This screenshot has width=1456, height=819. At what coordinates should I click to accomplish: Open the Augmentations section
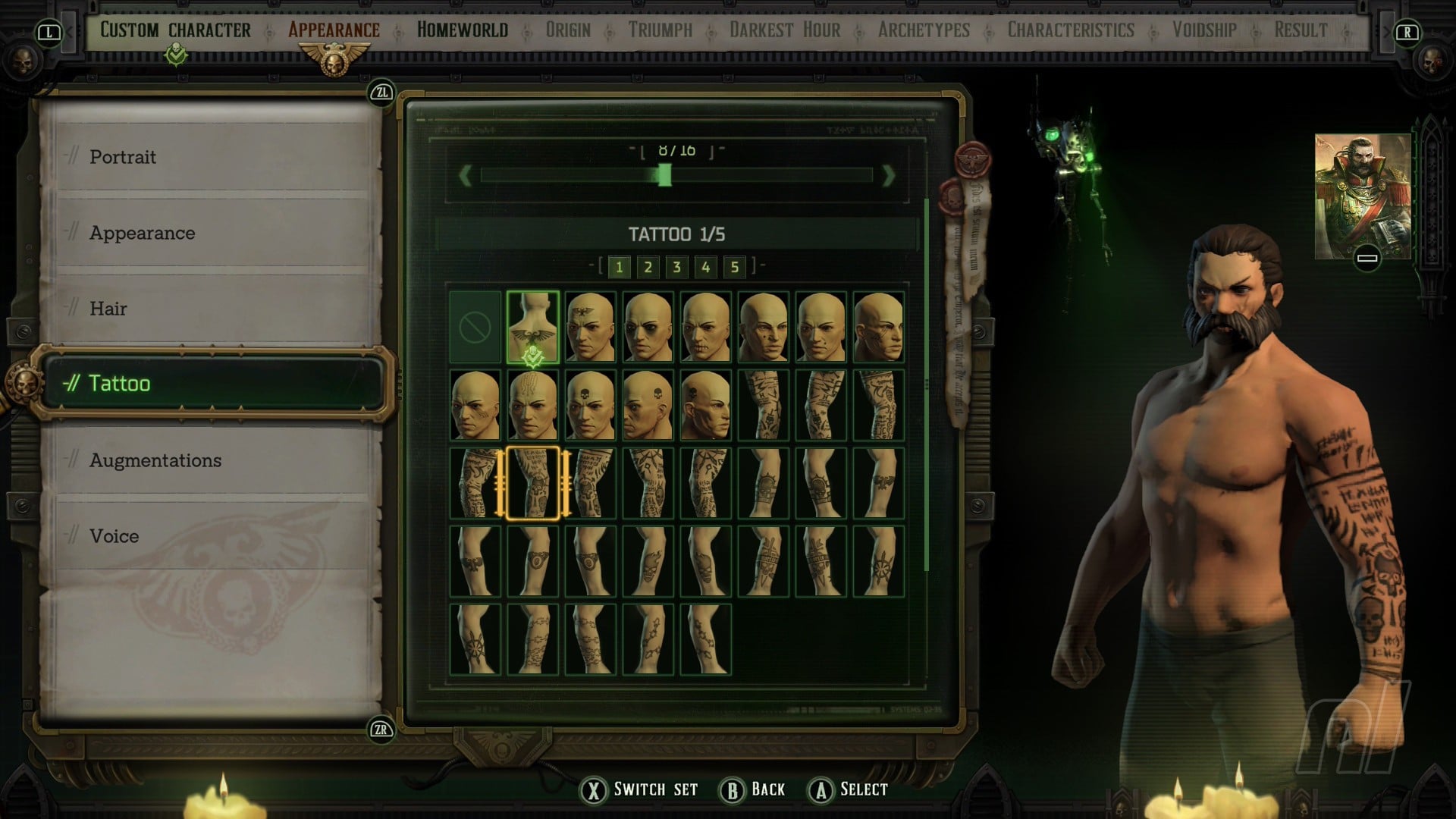155,460
